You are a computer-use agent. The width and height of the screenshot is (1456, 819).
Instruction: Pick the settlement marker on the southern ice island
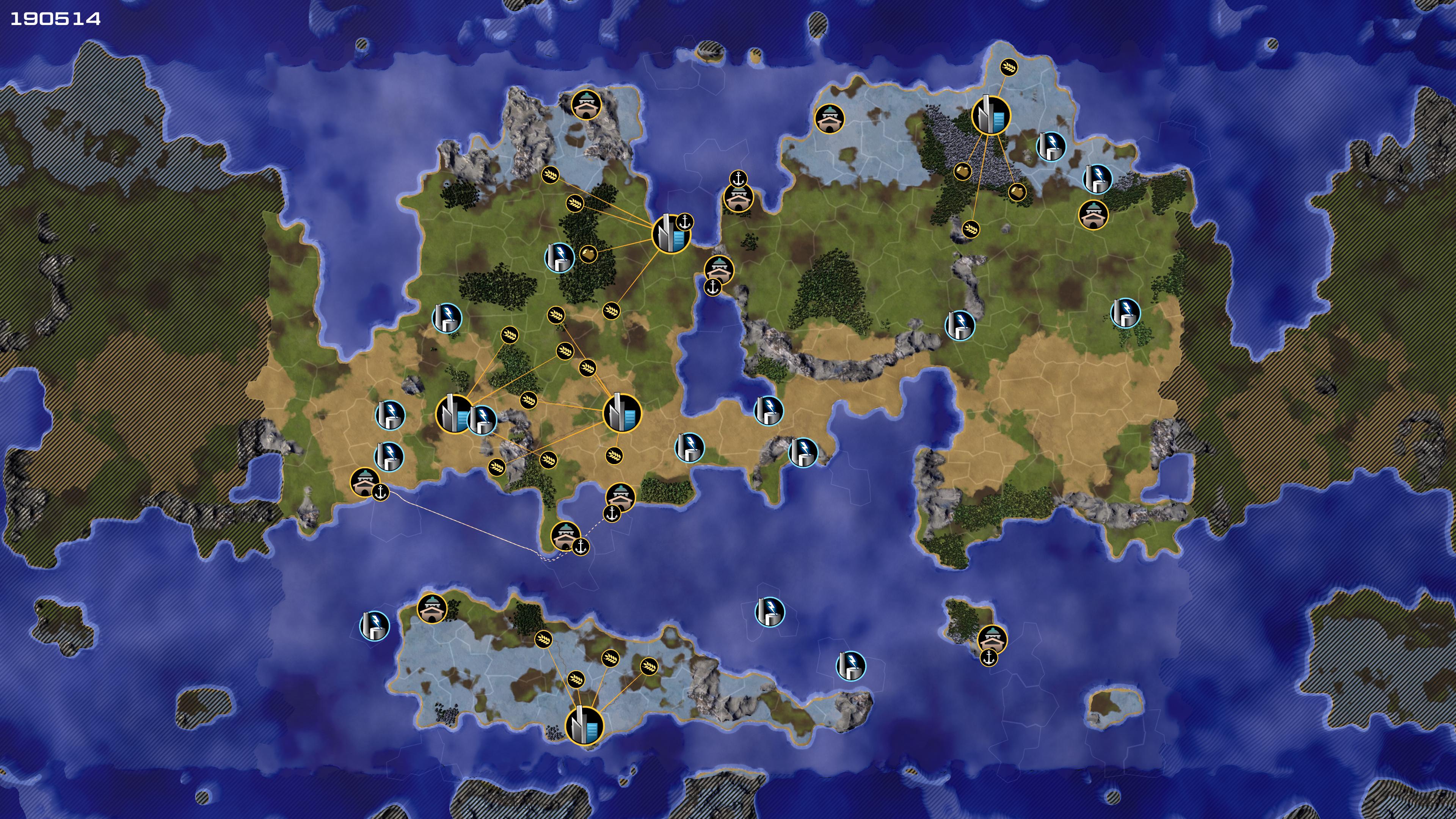pos(432,608)
